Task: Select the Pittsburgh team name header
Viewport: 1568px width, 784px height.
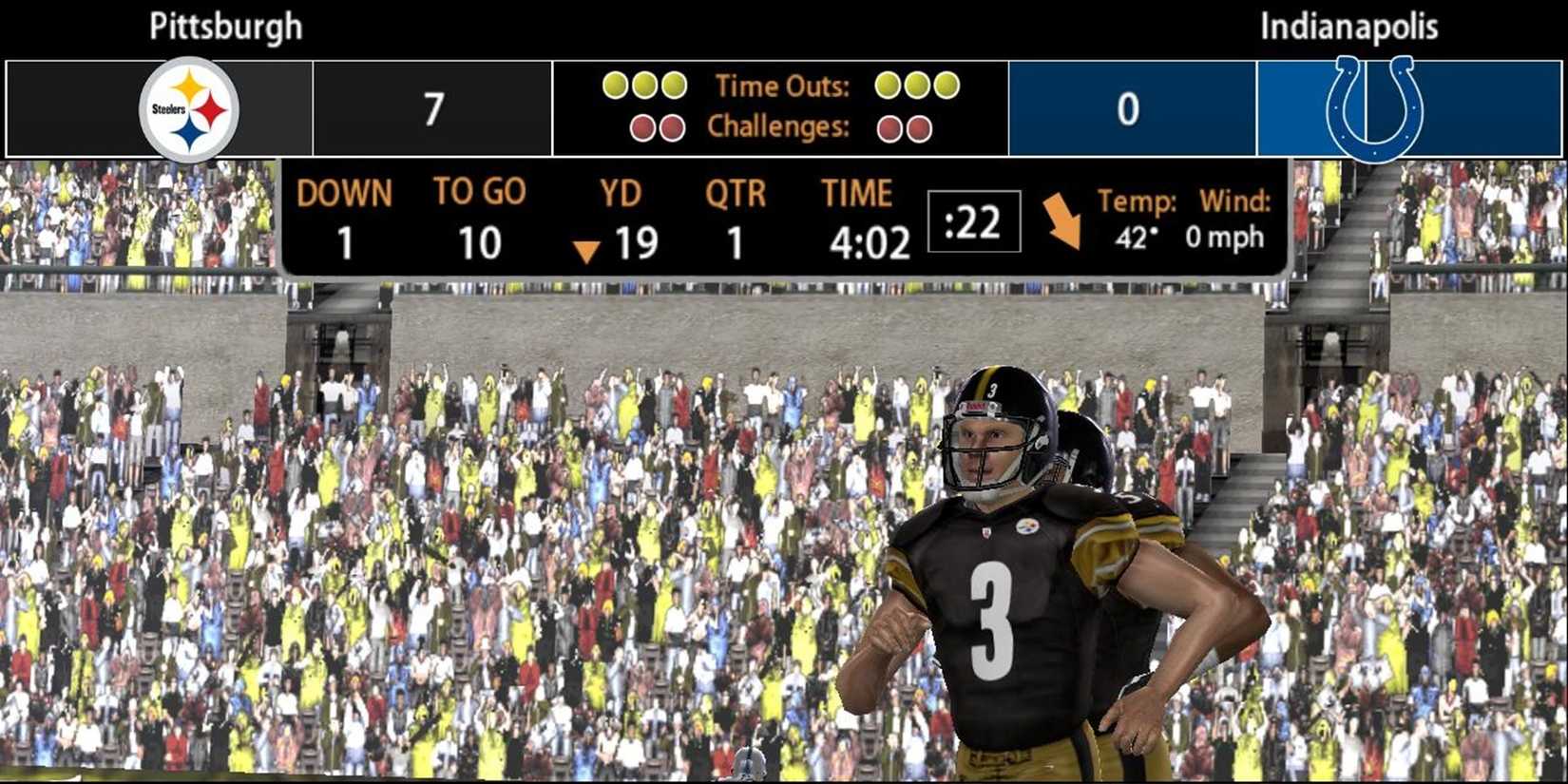Action: click(224, 26)
